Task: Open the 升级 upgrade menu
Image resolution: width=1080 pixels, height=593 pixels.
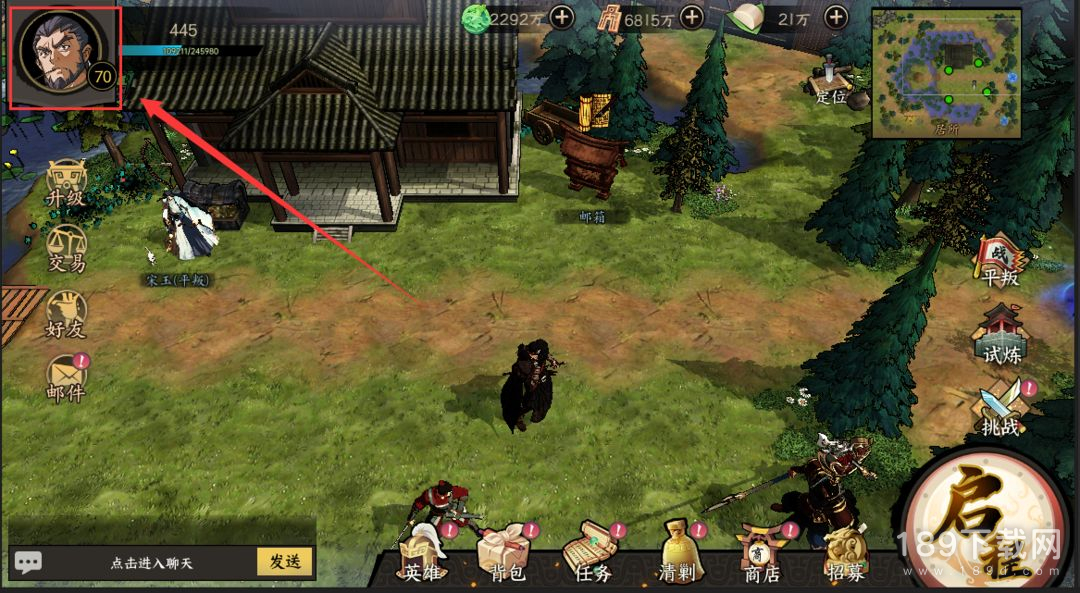Action: click(x=66, y=184)
